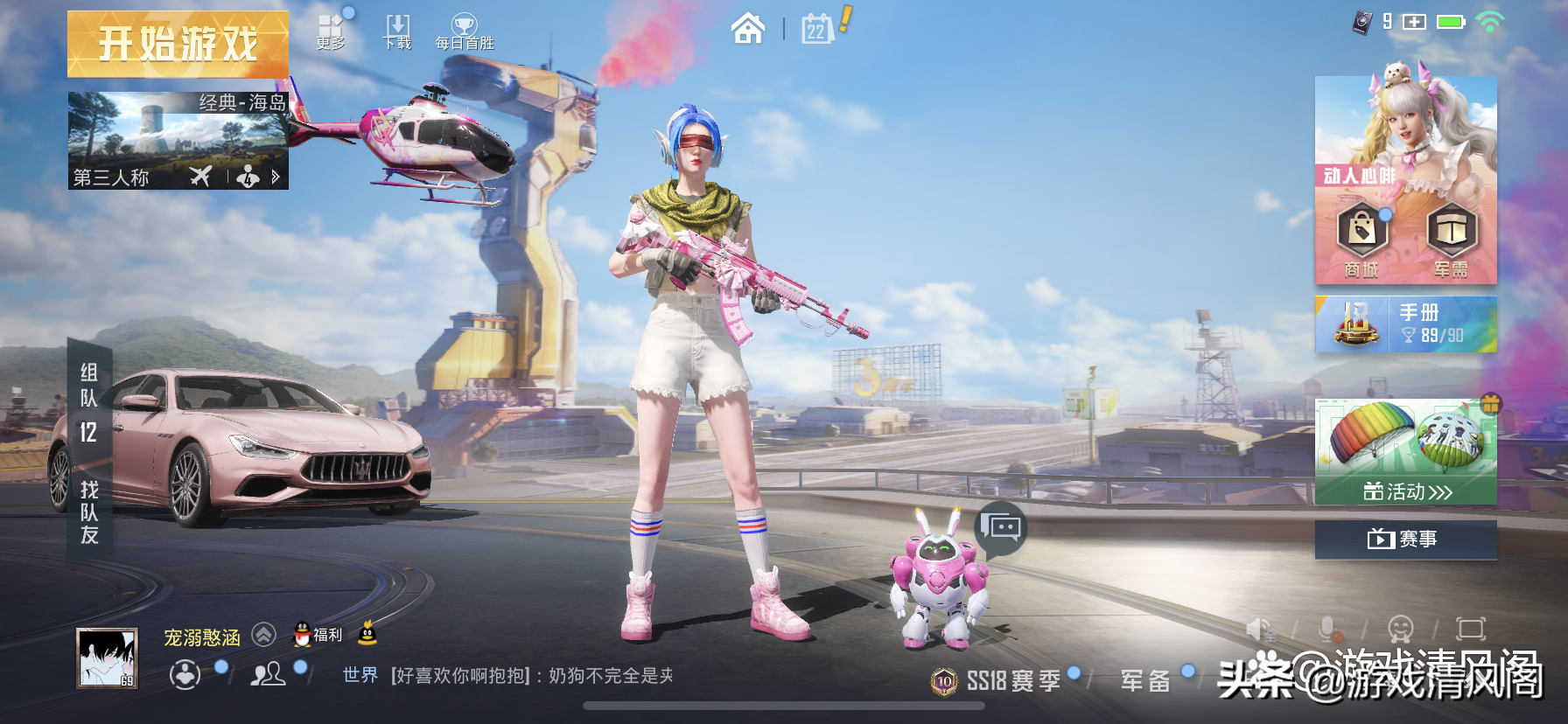Open the chat bubble above robot companion

(1001, 527)
